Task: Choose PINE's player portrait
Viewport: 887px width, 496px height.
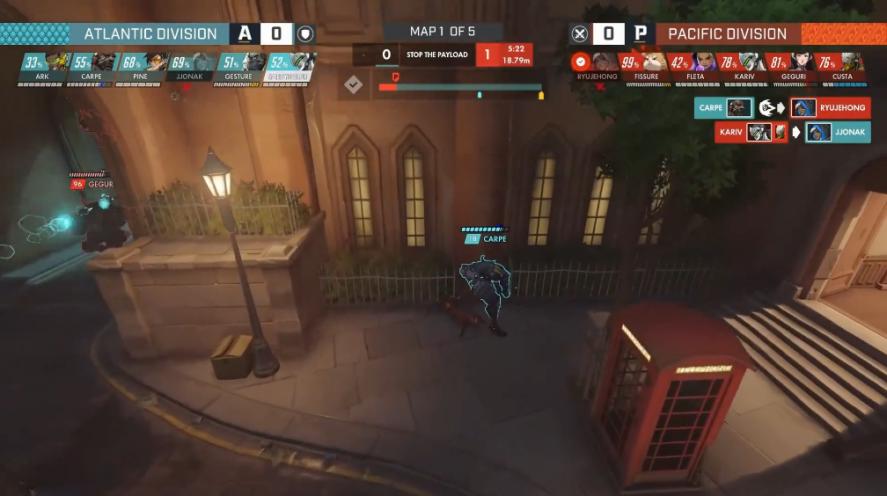Action: click(141, 67)
